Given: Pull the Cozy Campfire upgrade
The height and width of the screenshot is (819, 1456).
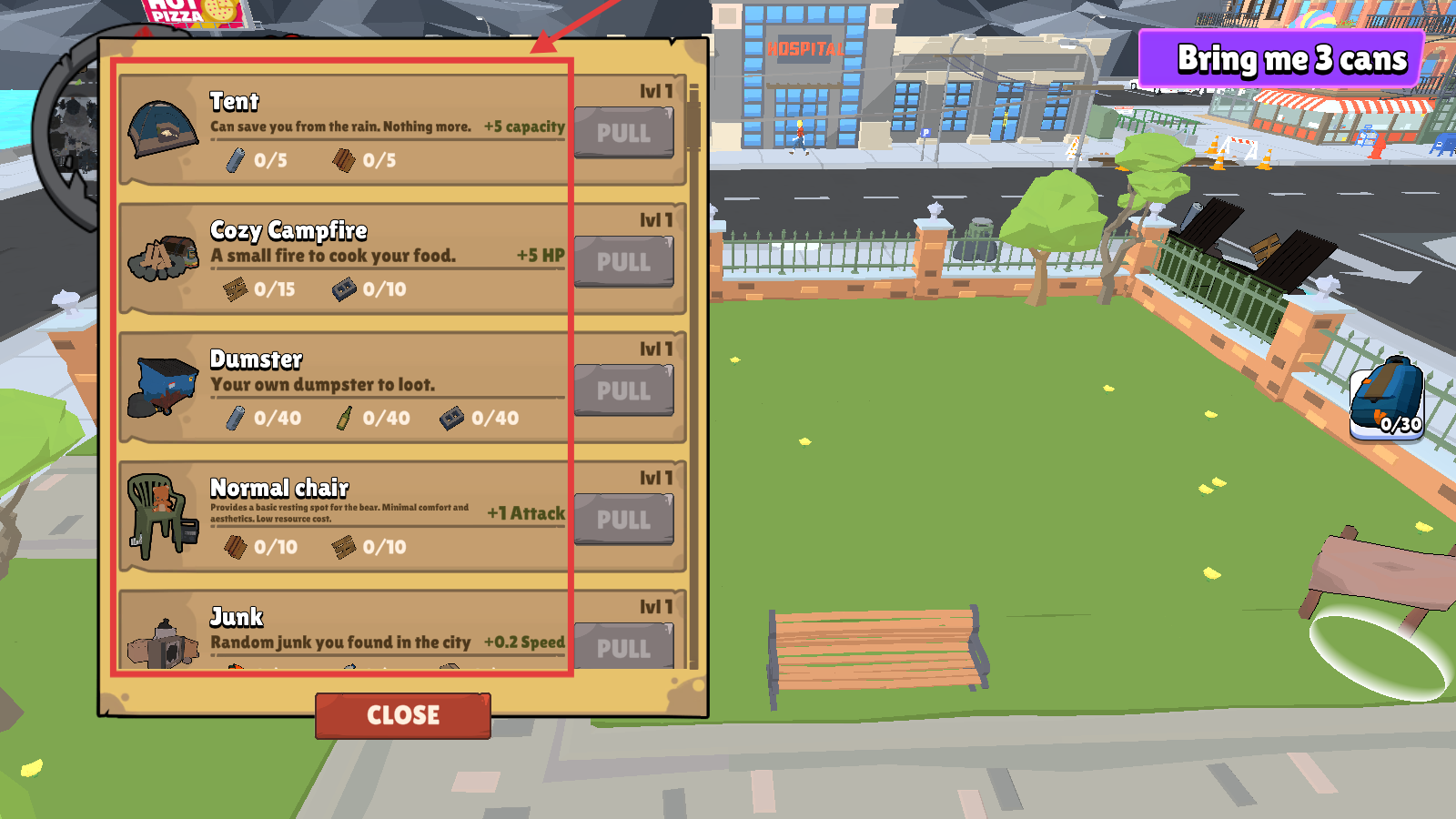Looking at the screenshot, I should [x=623, y=262].
